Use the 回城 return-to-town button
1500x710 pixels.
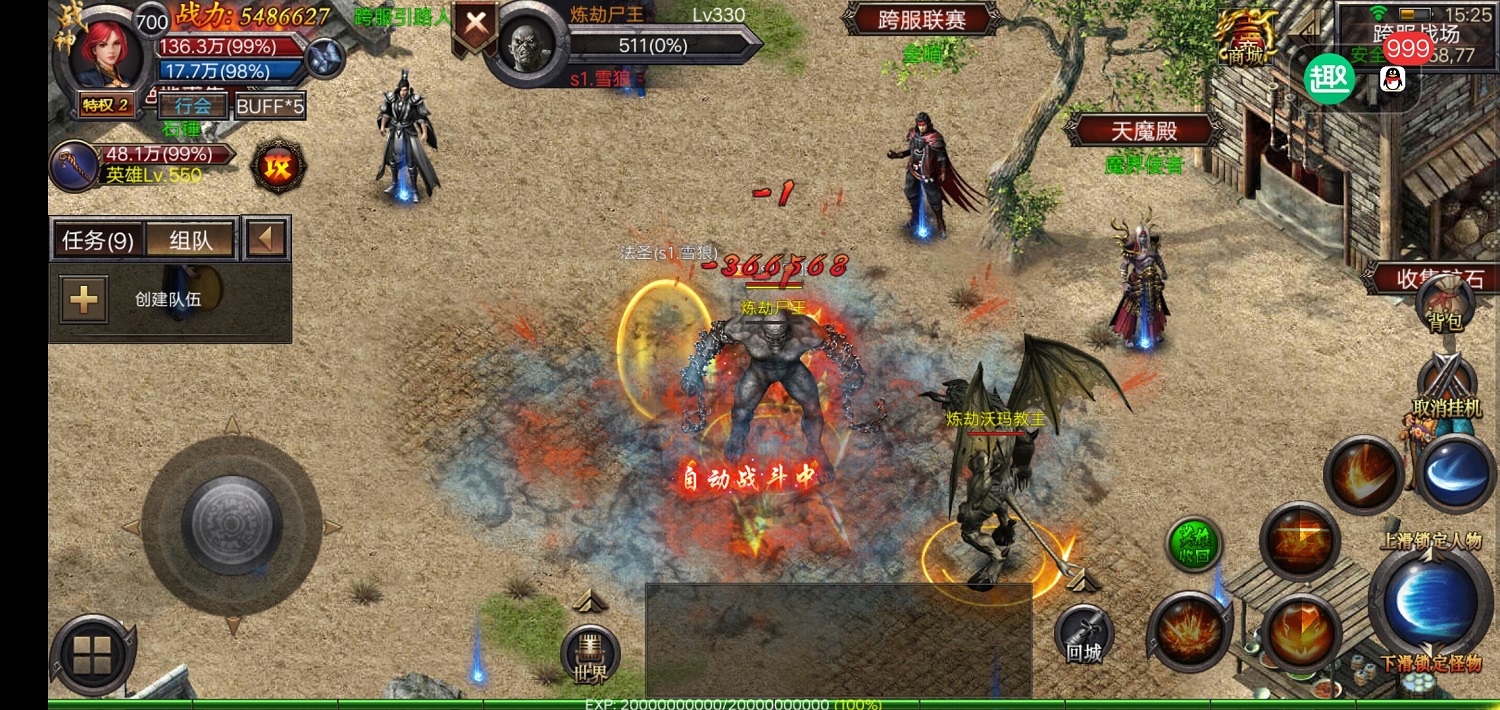1083,636
